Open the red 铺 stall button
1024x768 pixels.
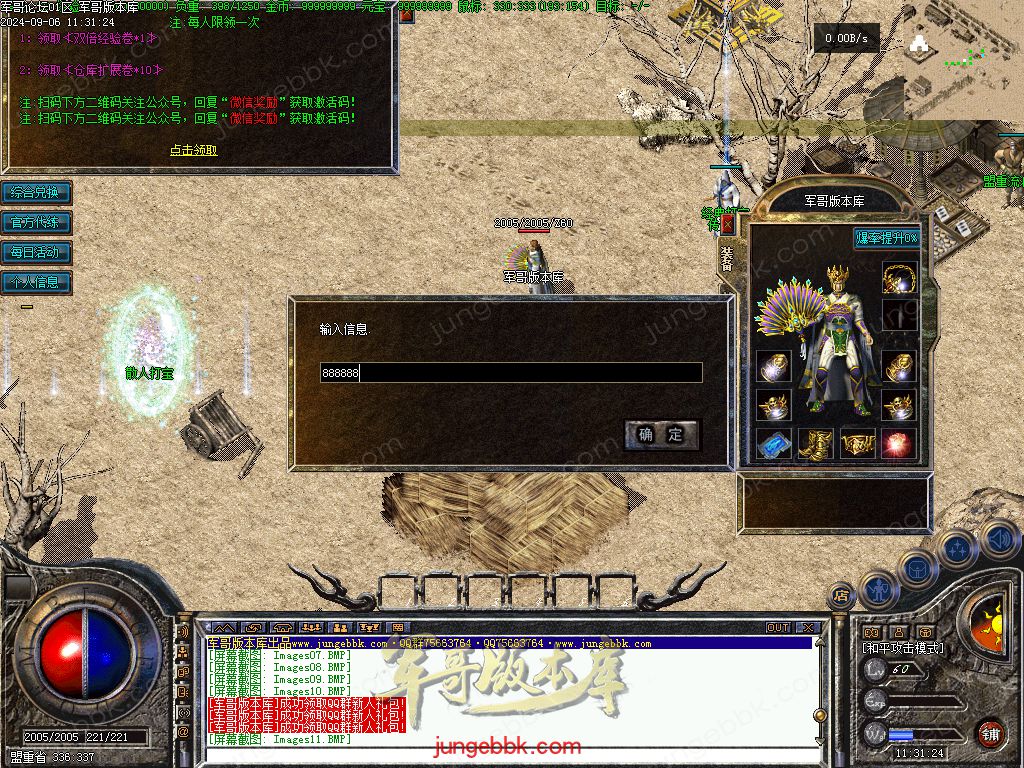989,733
